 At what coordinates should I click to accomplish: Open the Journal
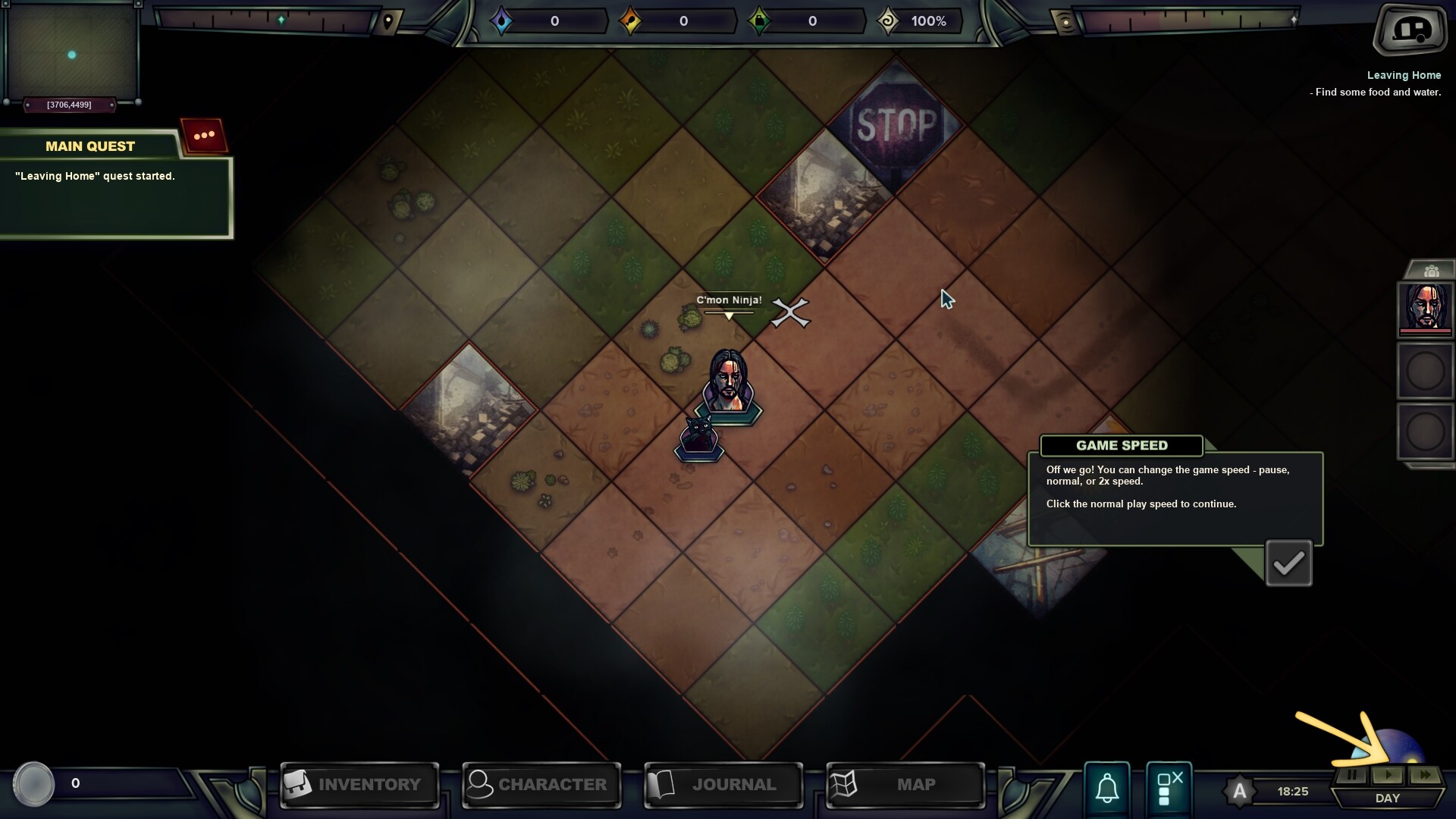[x=723, y=785]
